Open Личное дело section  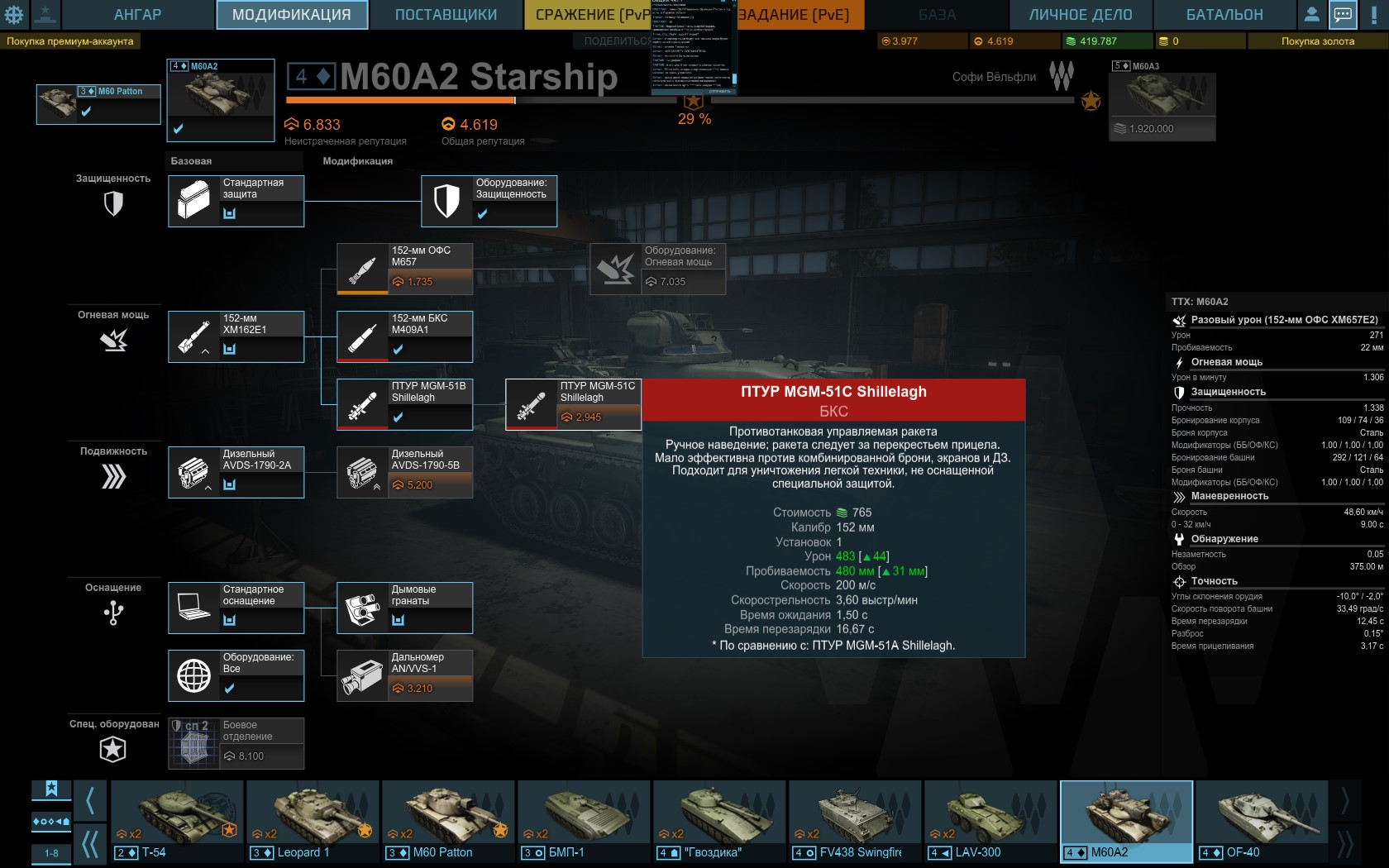point(1080,15)
